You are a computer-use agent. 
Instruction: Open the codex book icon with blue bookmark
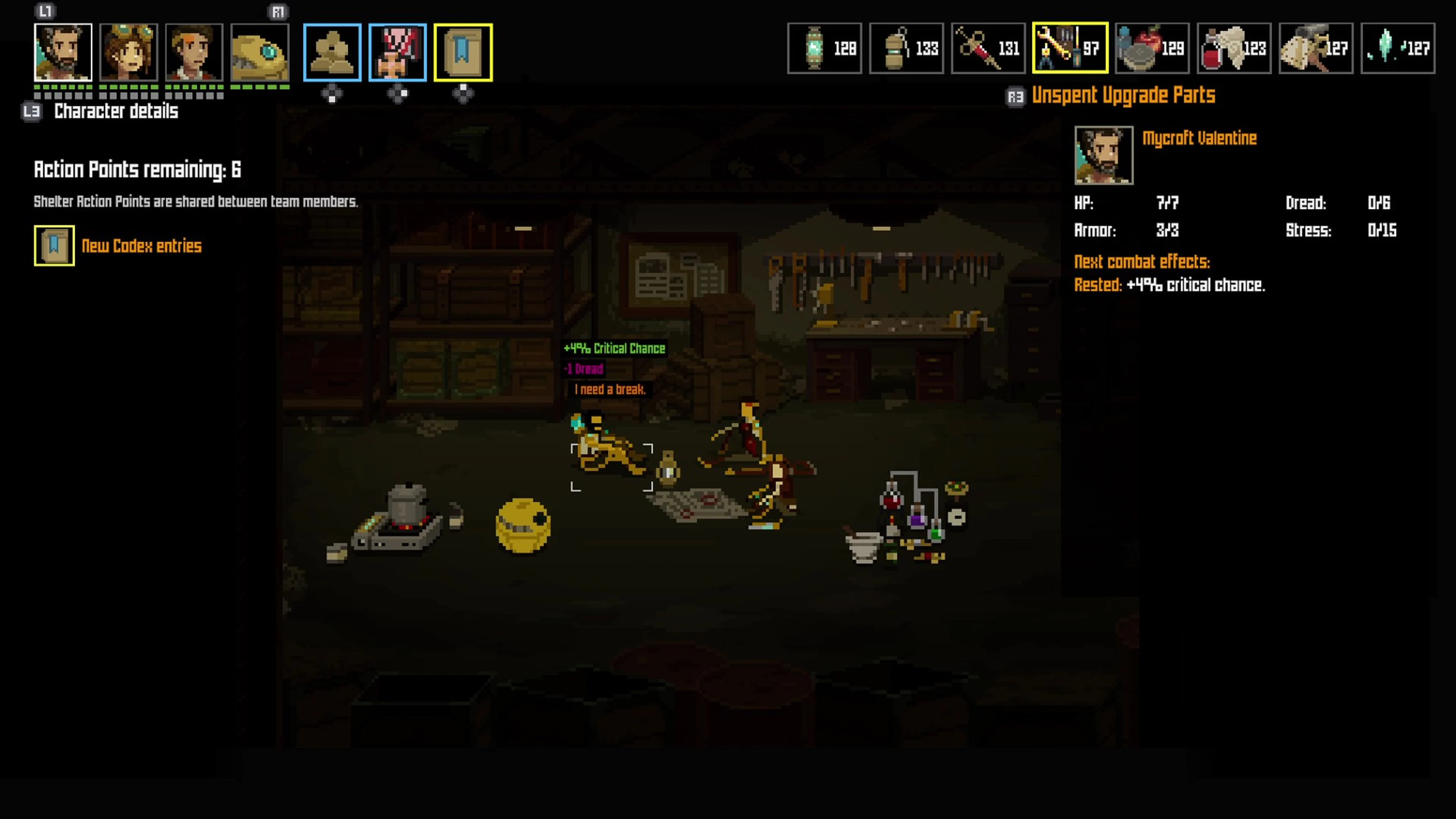click(x=462, y=52)
